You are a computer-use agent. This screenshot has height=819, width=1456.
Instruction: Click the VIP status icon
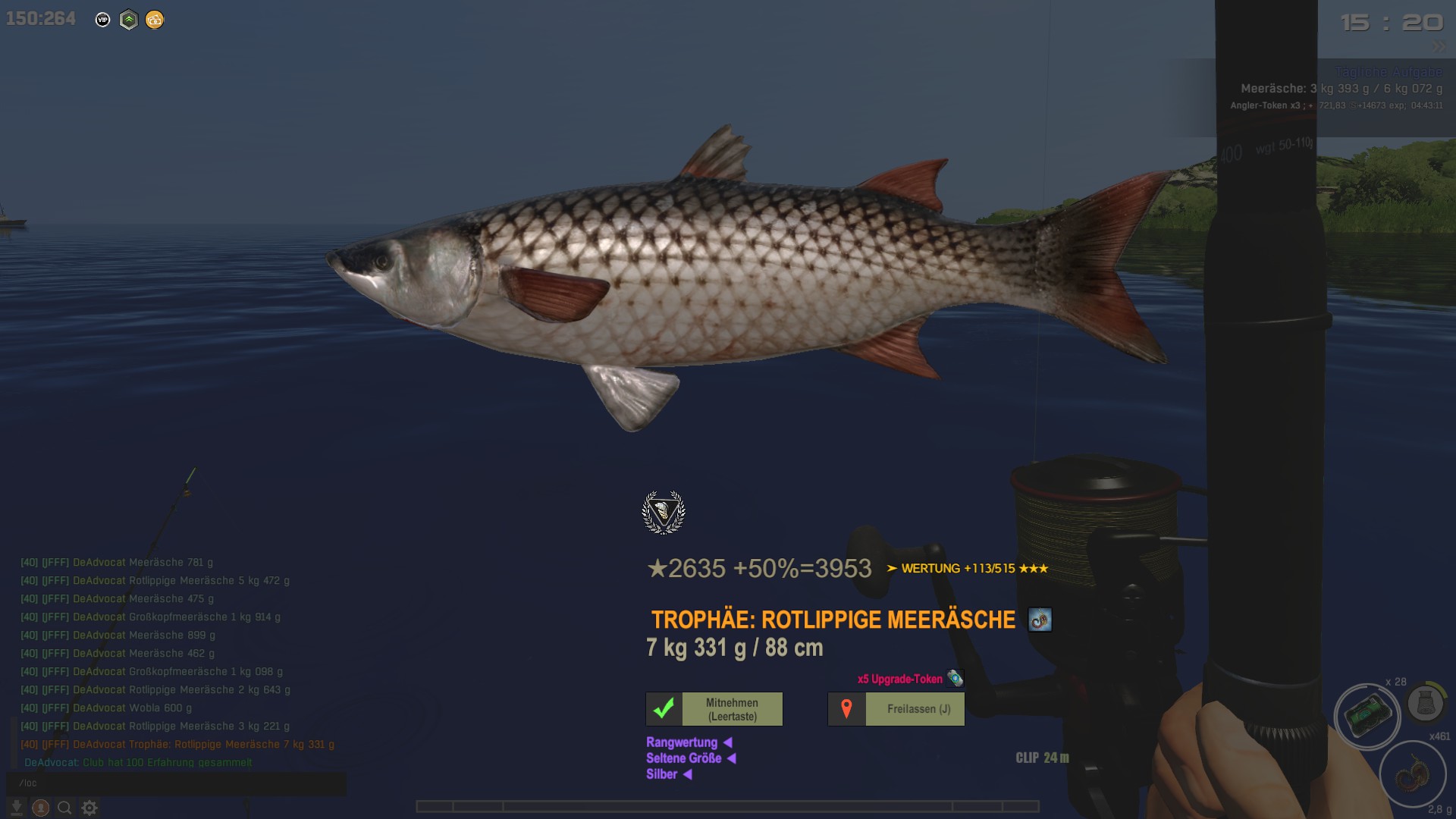[103, 20]
